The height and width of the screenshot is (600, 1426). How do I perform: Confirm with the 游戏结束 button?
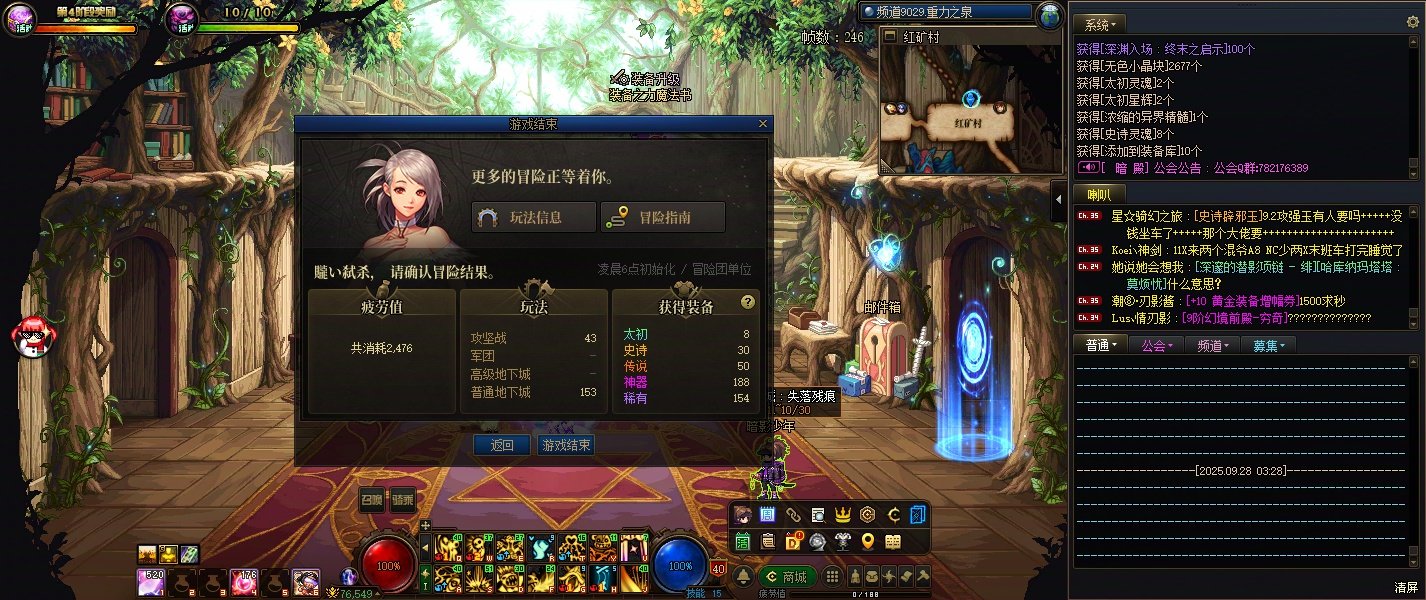pyautogui.click(x=565, y=445)
